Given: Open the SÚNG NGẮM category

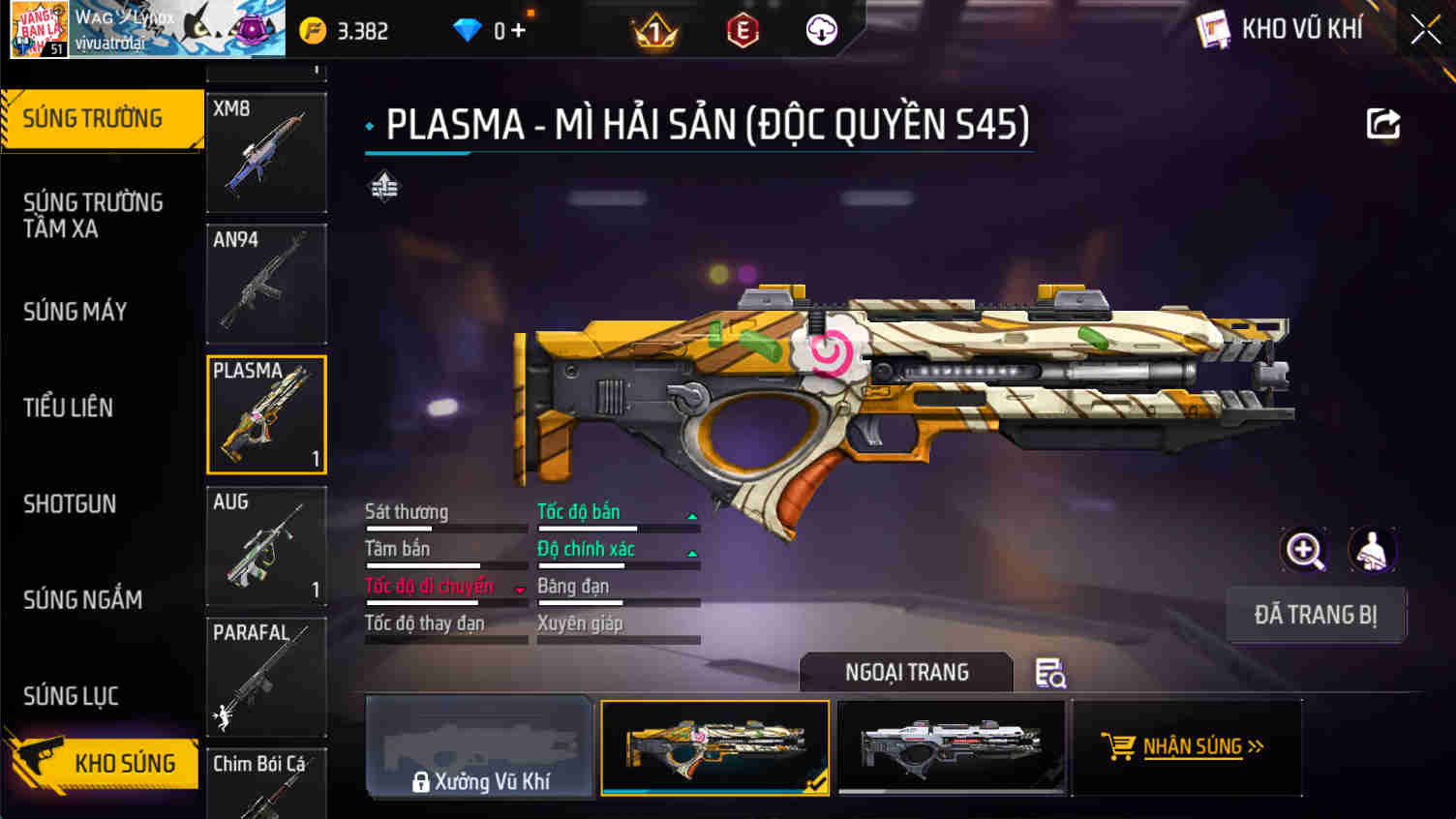Looking at the screenshot, I should [82, 600].
